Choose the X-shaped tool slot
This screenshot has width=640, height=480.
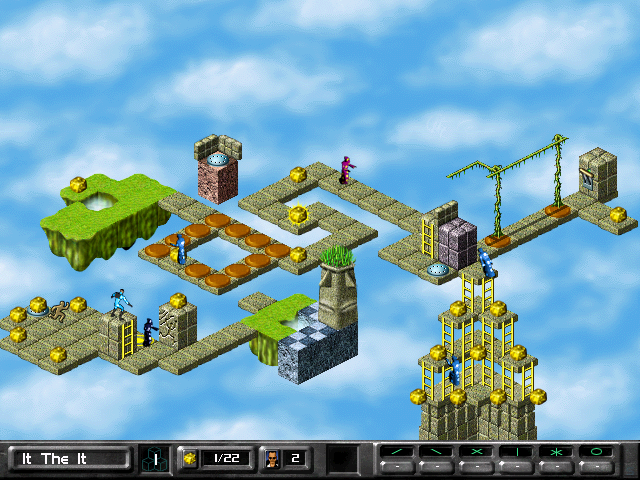[478, 453]
